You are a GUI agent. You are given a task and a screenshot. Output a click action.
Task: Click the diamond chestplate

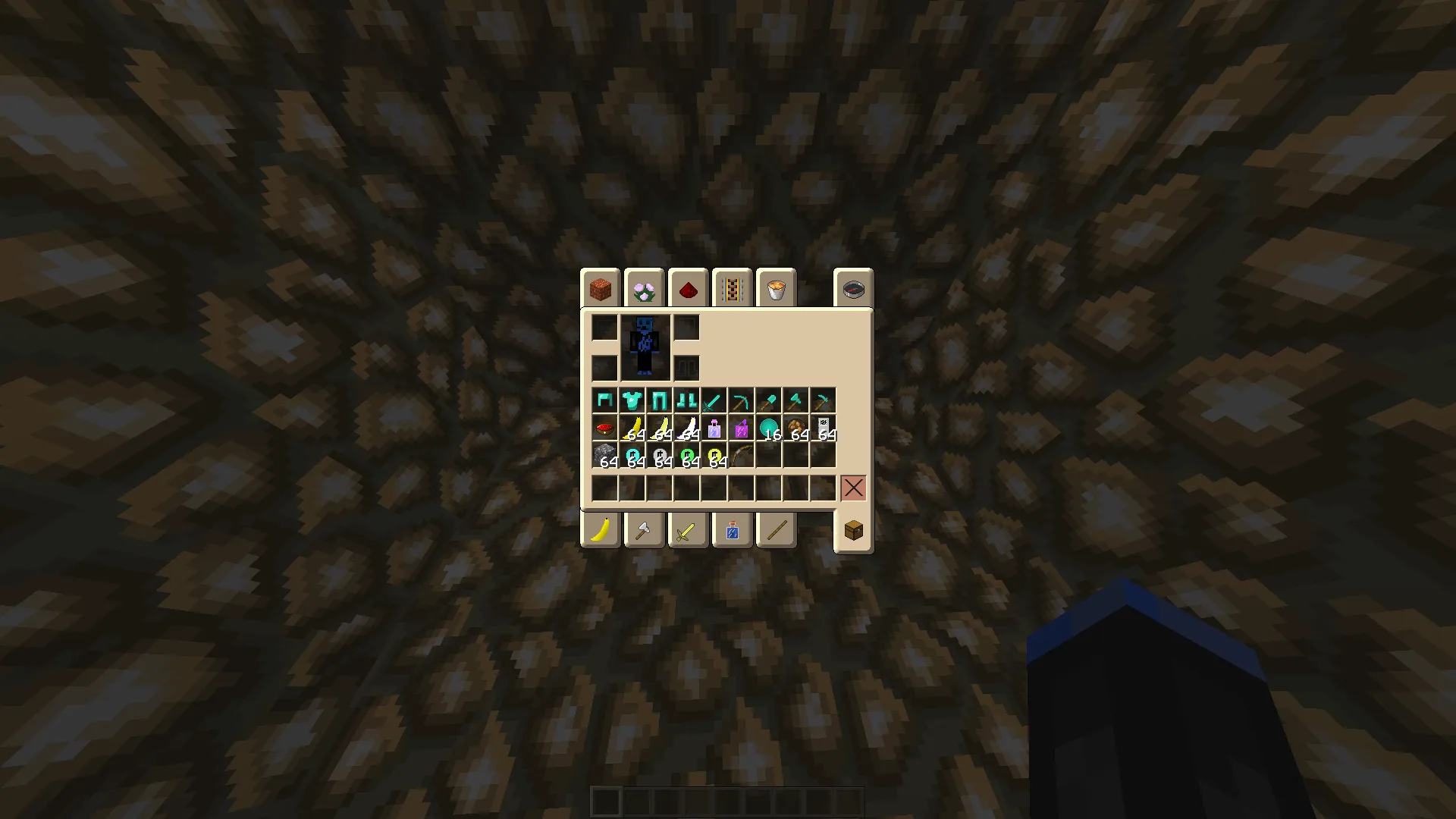632,400
